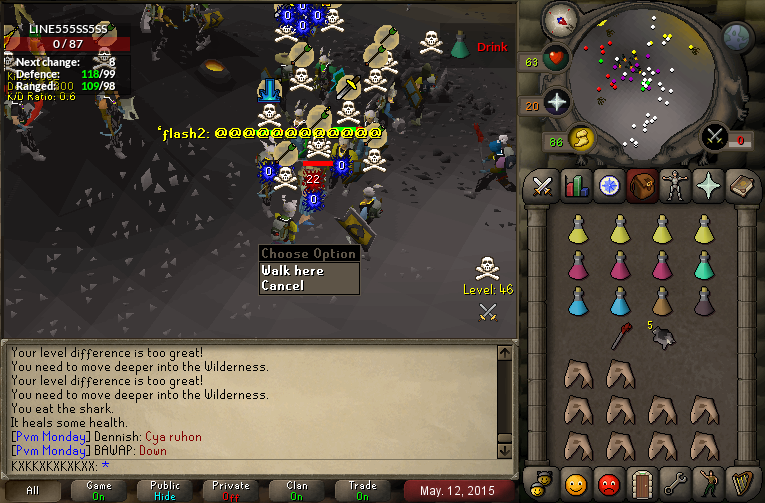Viewport: 765px width, 503px height.
Task: Toggle run with the boot energy orb
Action: coord(579,139)
